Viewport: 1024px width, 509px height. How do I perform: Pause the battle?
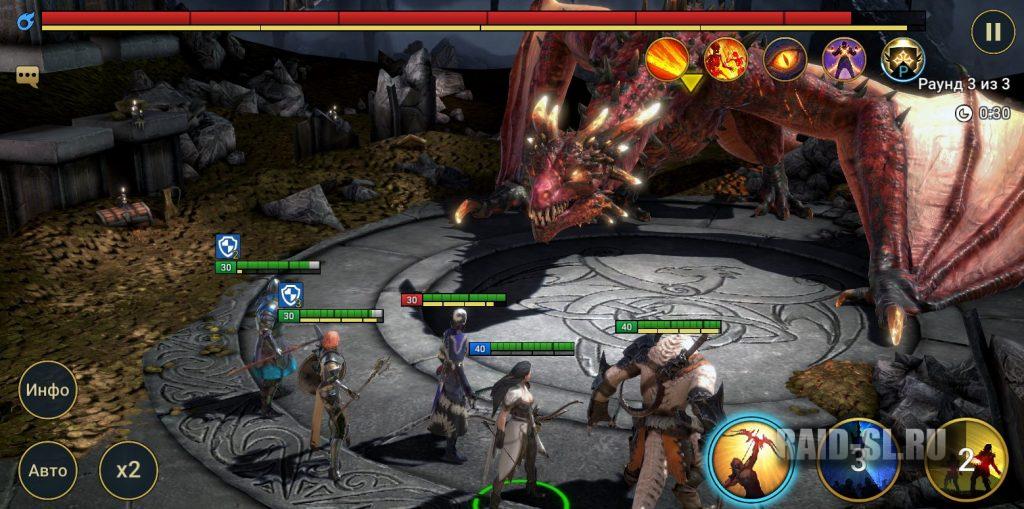pyautogui.click(x=992, y=31)
